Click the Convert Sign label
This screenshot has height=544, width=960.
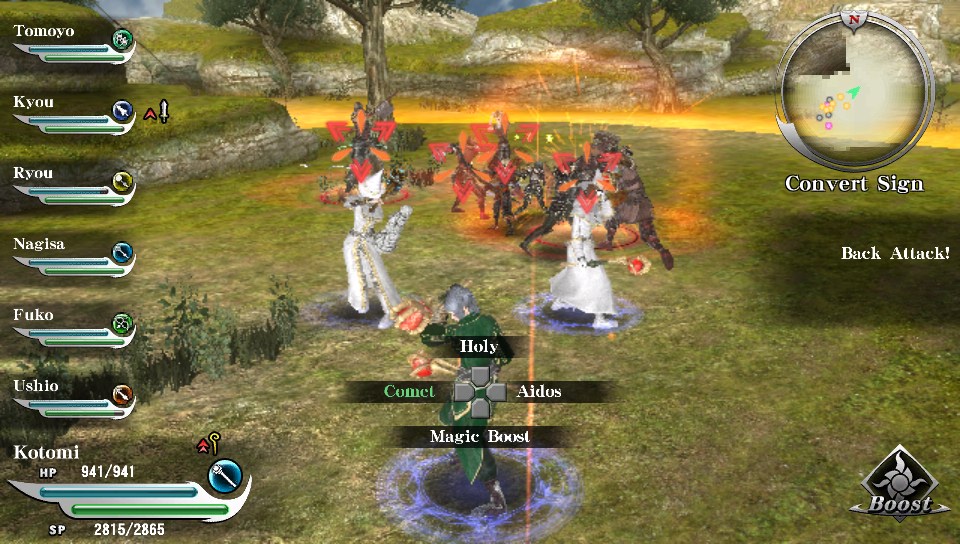point(854,184)
